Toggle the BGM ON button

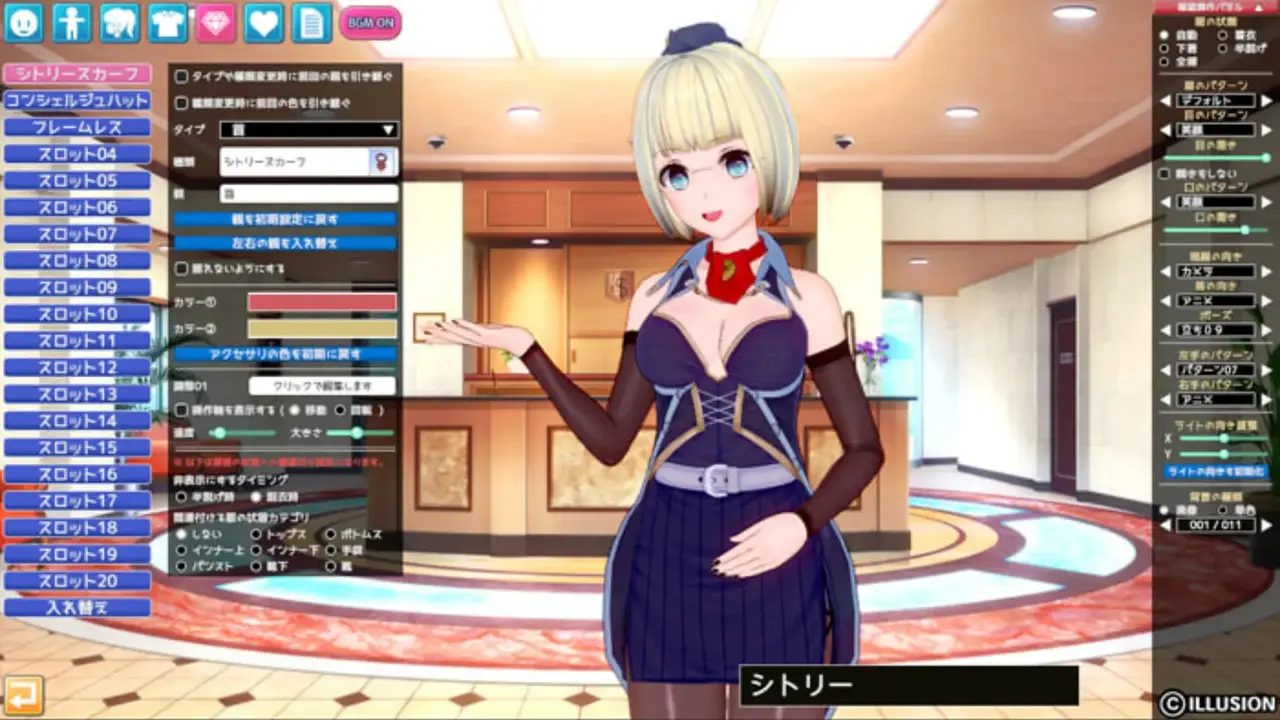[370, 22]
